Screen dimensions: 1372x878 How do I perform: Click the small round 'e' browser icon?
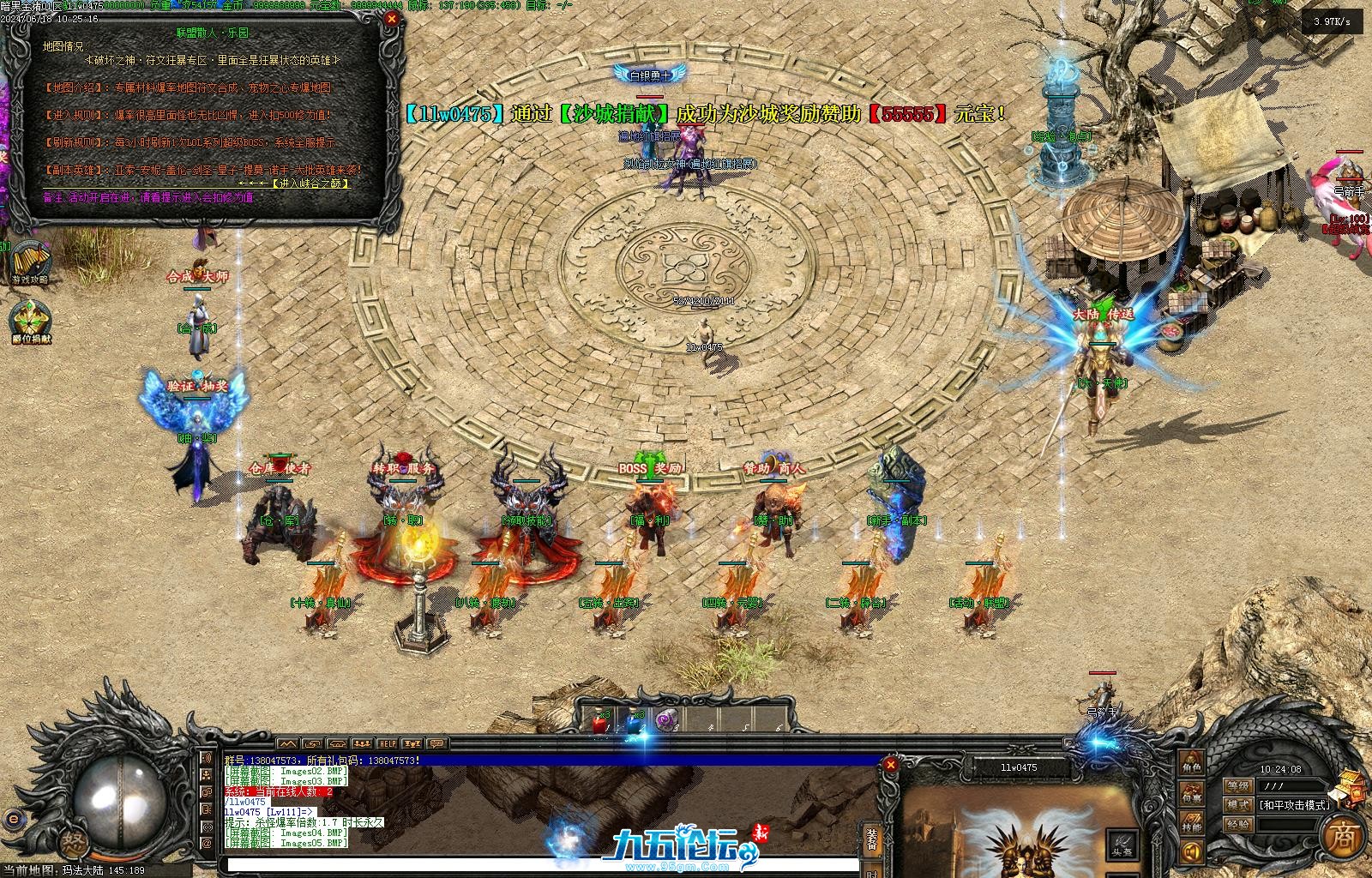coord(12,818)
